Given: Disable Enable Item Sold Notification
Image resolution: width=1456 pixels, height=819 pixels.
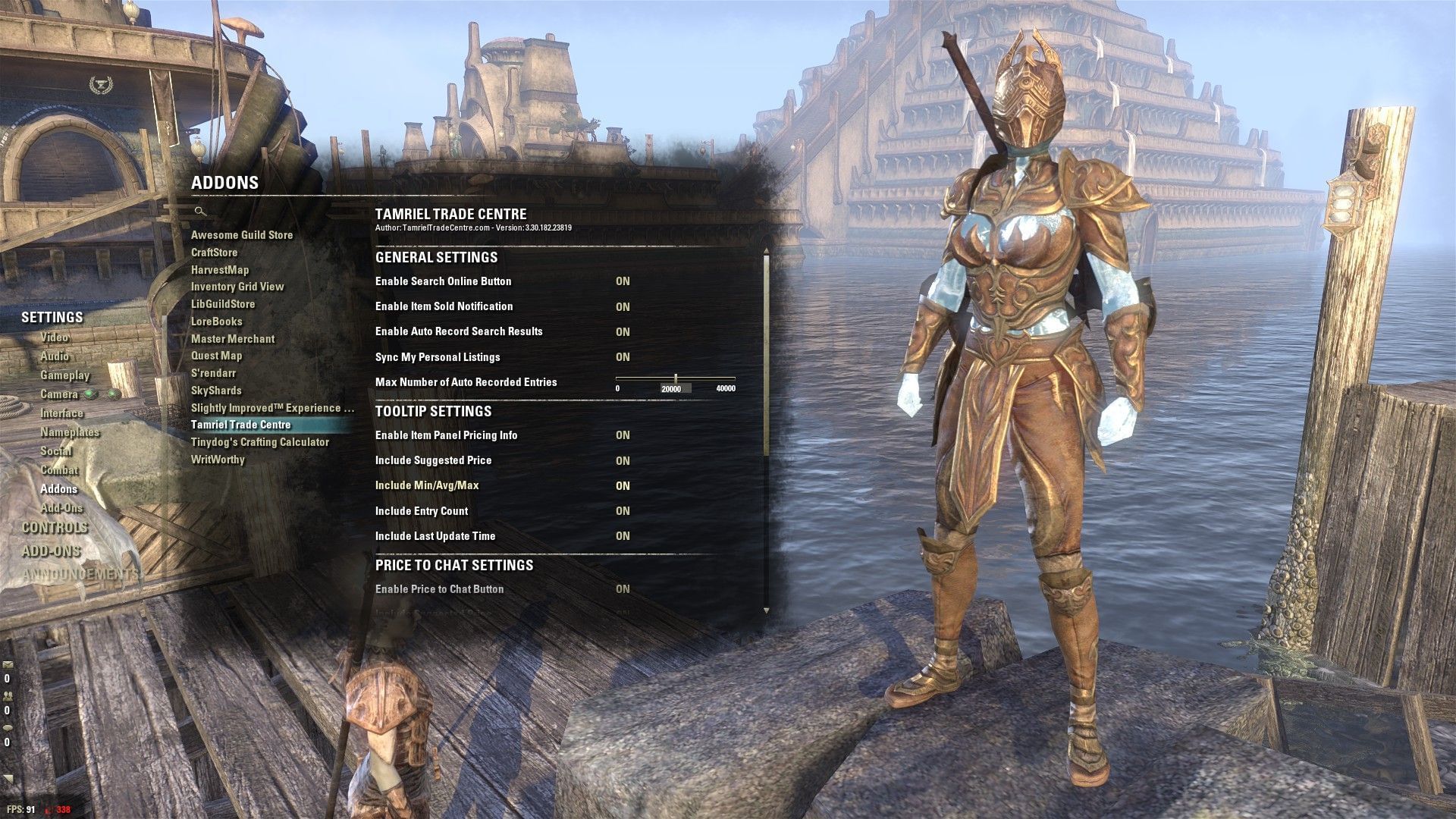Looking at the screenshot, I should click(x=623, y=306).
